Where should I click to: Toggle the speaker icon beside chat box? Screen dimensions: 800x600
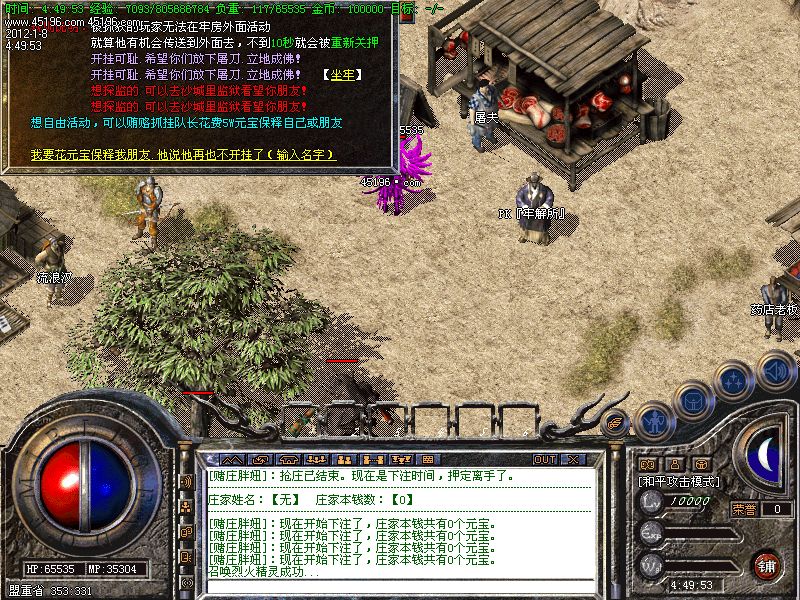pos(186,482)
